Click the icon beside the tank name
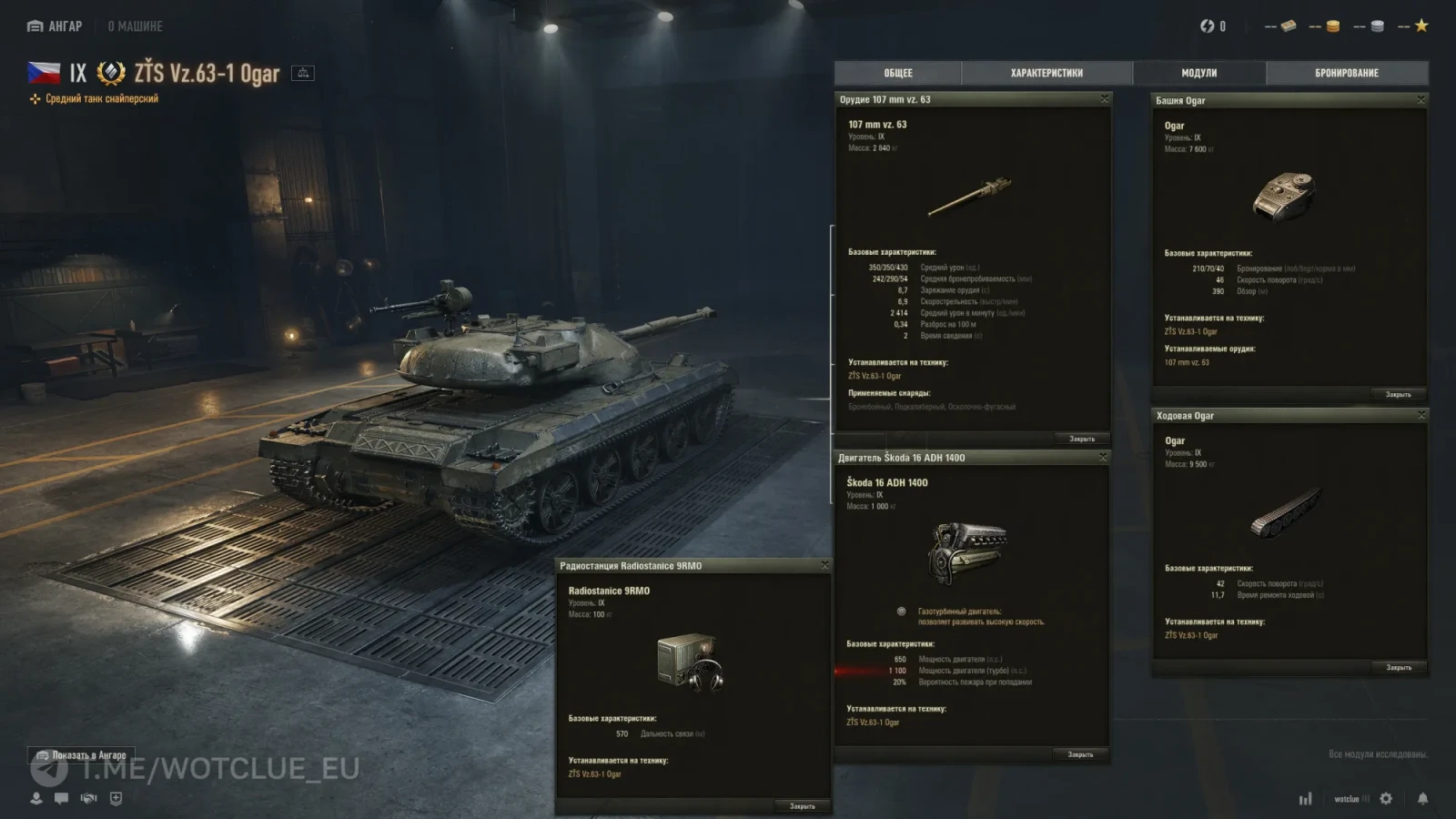This screenshot has height=819, width=1456. point(303,73)
